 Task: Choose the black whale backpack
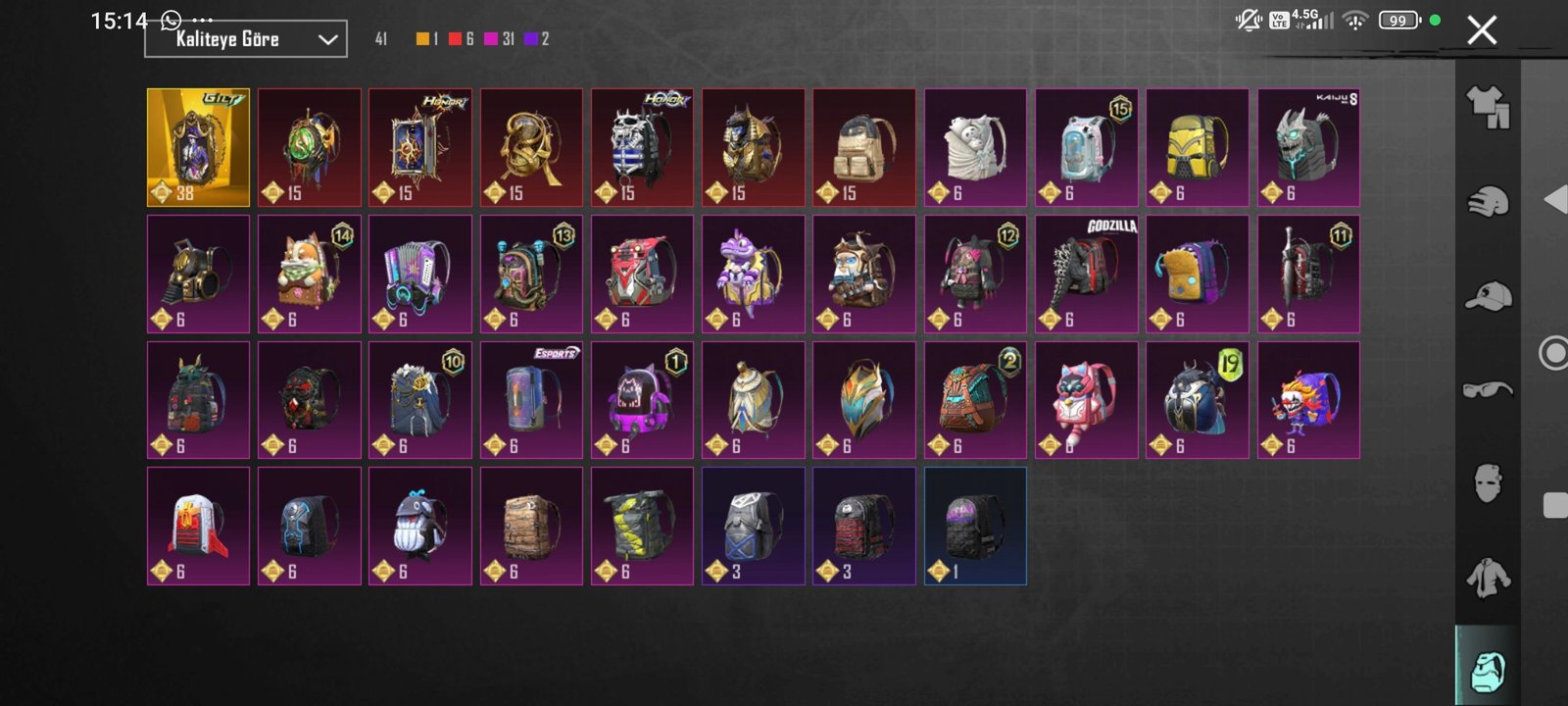[420, 526]
